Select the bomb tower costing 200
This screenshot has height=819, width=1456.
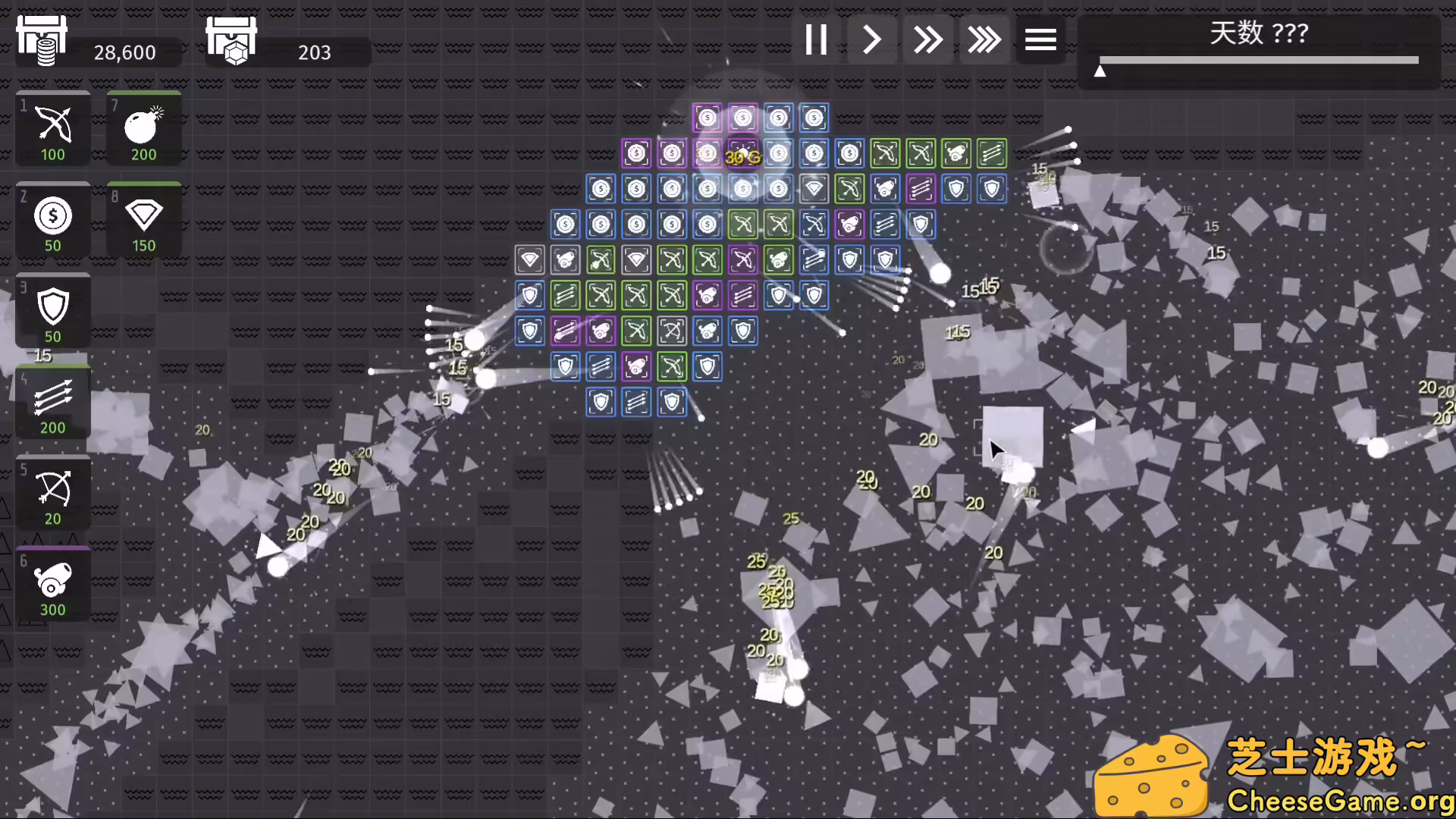143,129
